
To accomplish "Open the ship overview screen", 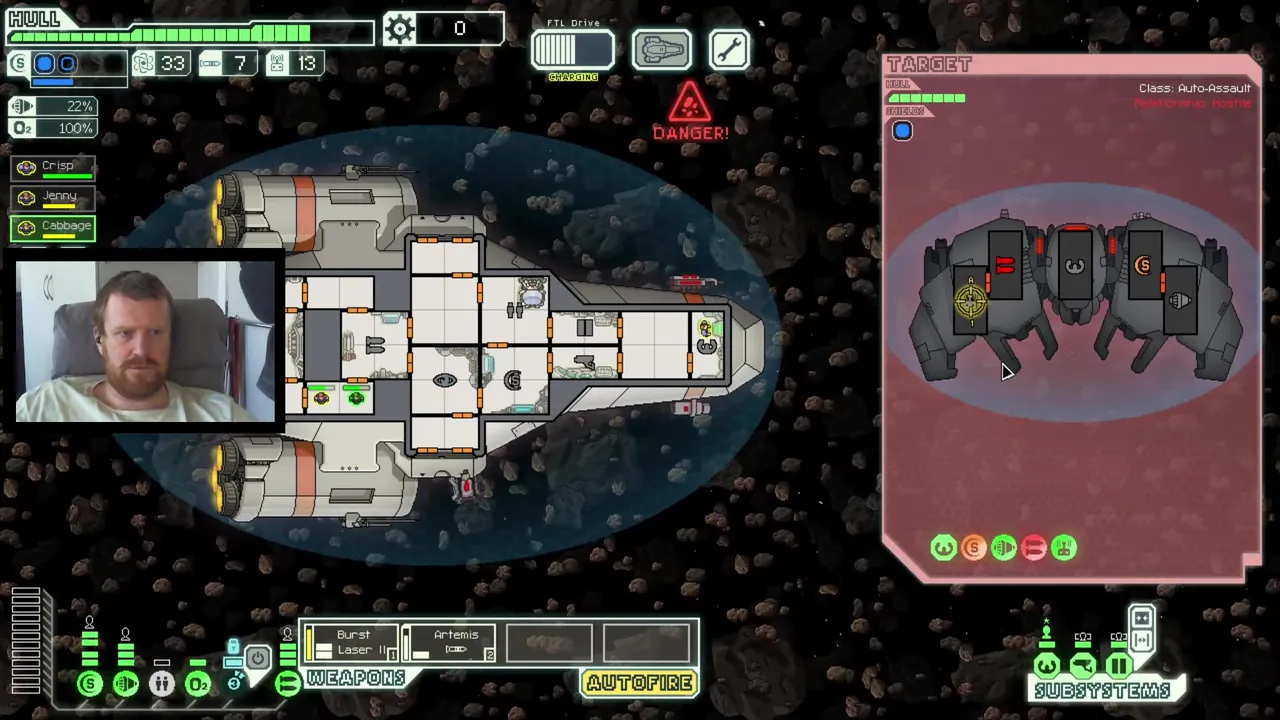I will 661,50.
